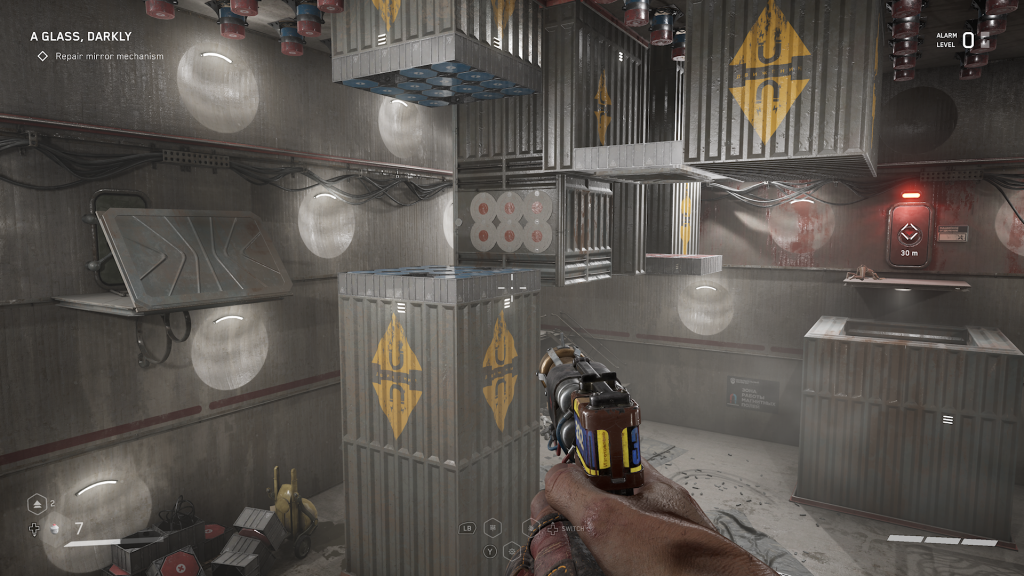Use the cupcake consumable item icon
This screenshot has height=576, width=1024.
pos(53,528)
